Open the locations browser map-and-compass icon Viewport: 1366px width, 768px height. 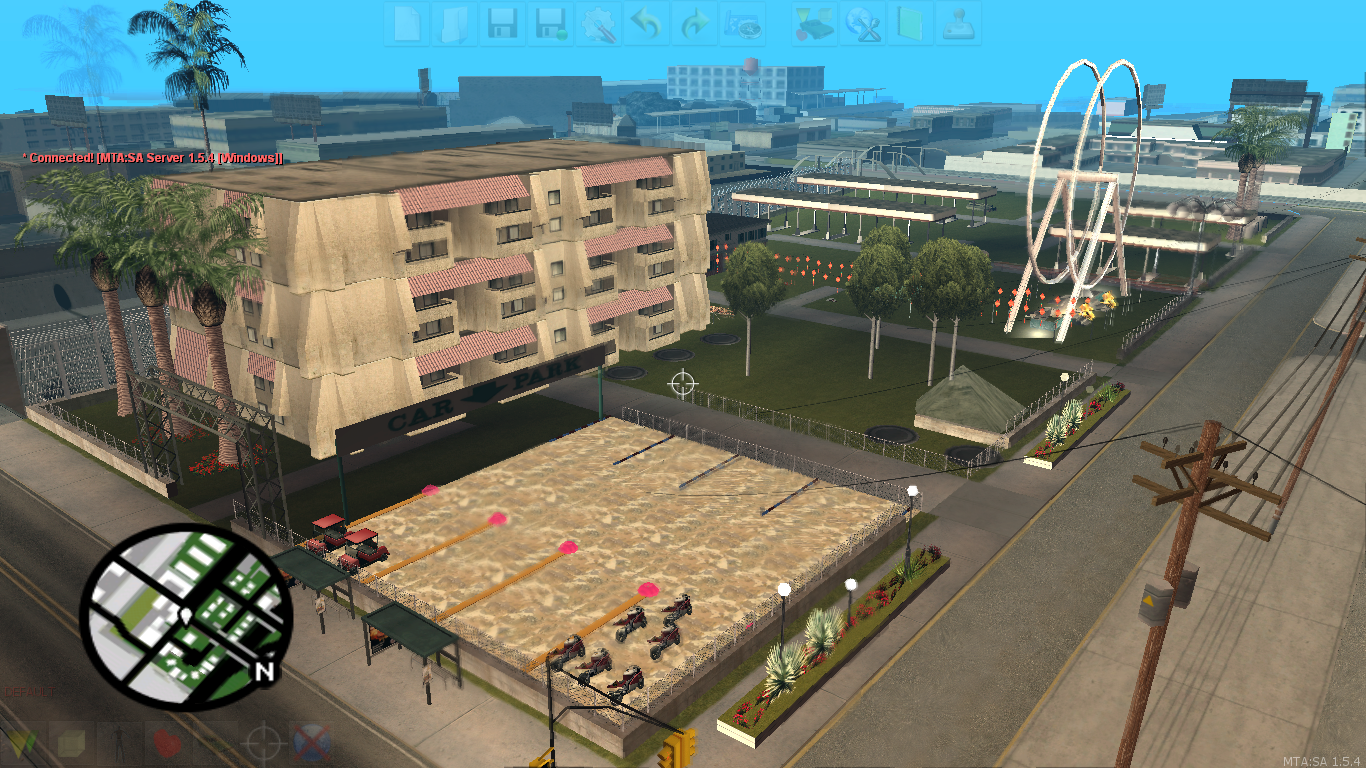point(744,25)
